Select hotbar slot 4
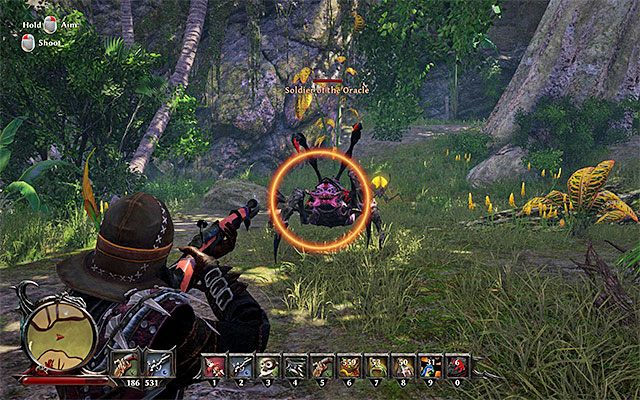This screenshot has width=640, height=400. click(x=296, y=365)
